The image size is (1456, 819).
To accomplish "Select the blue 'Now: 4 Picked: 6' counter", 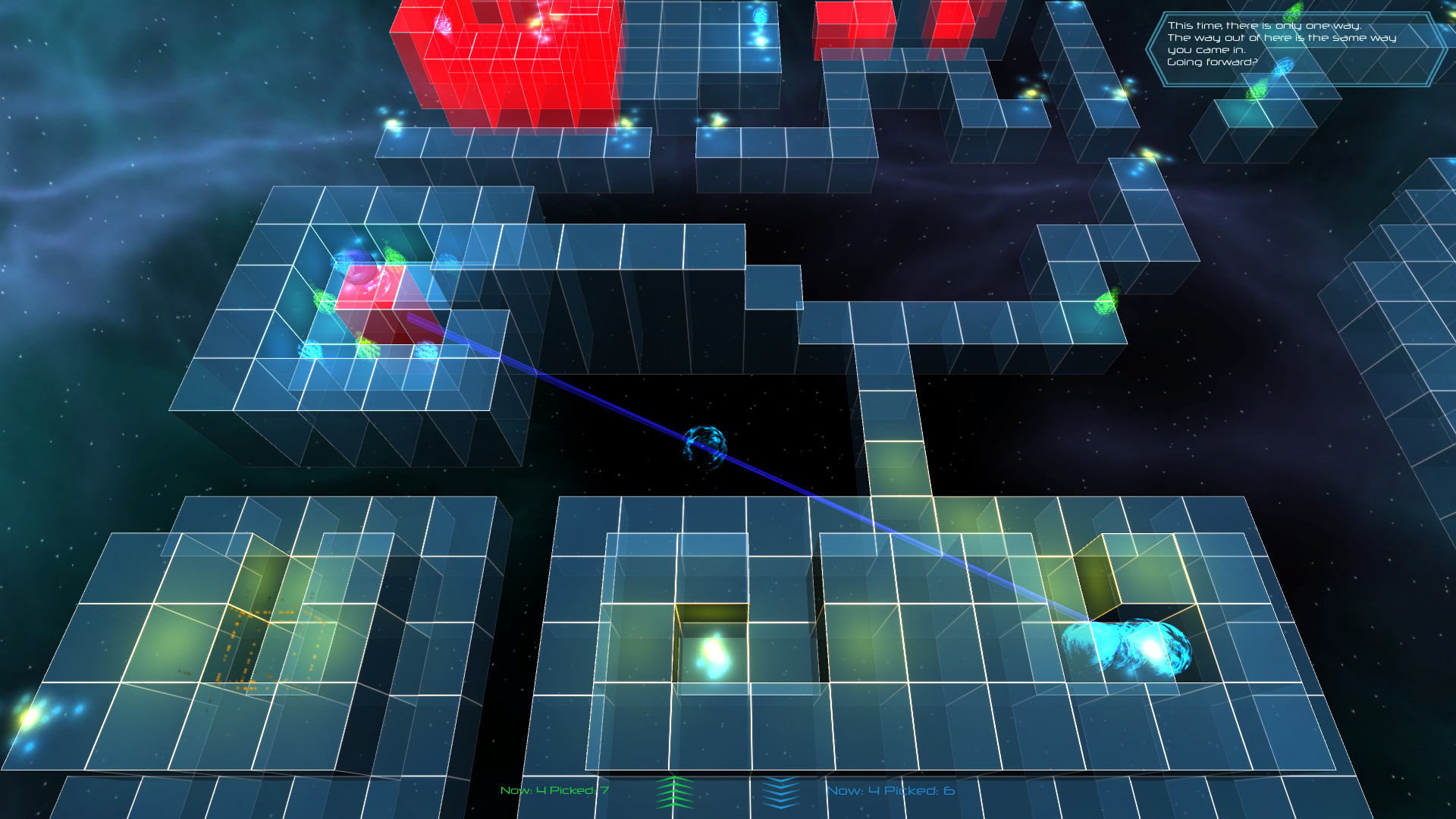I will [891, 791].
